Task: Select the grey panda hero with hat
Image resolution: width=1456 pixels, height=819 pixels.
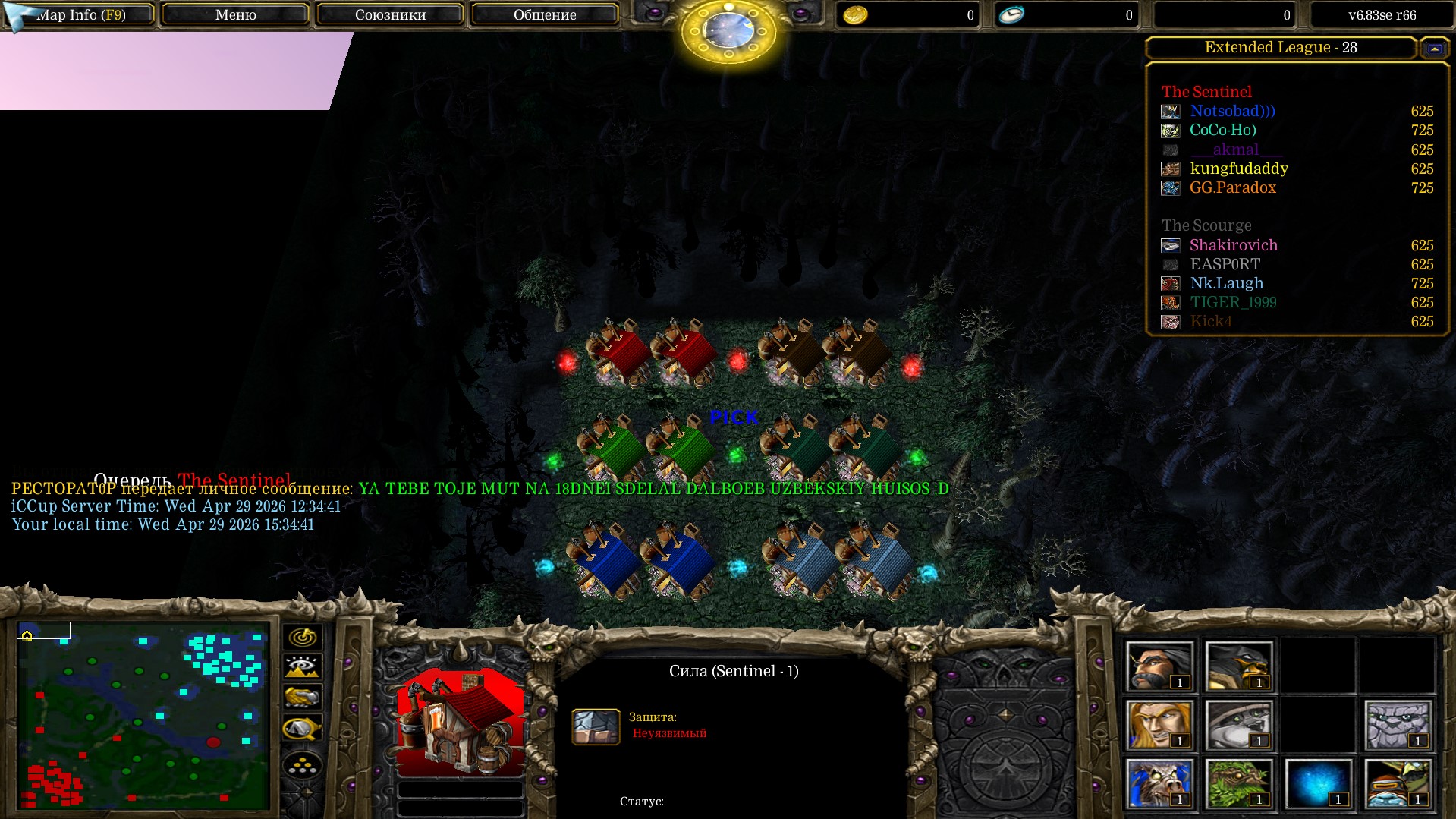Action: tap(1238, 724)
